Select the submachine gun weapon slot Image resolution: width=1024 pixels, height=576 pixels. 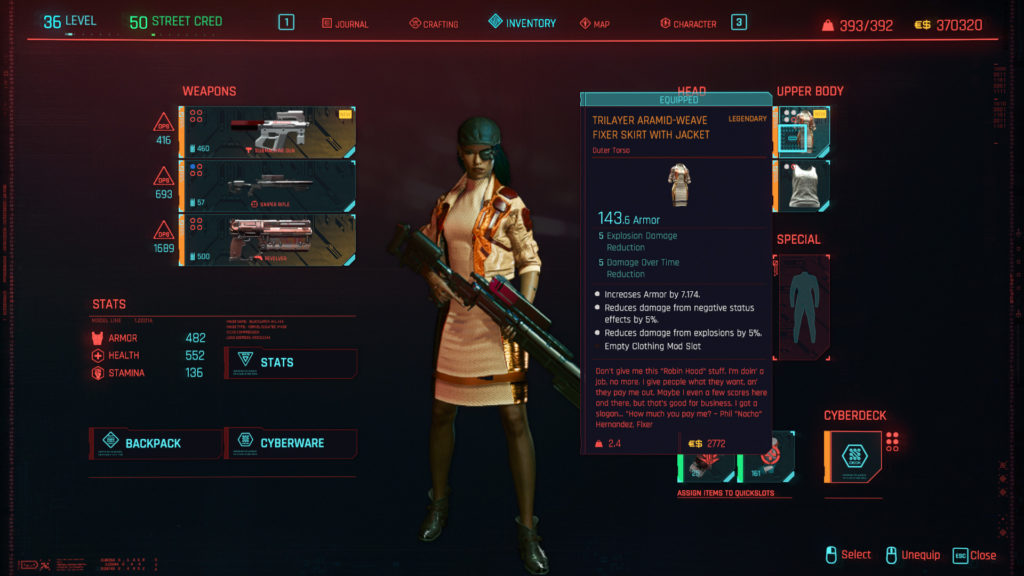tap(267, 133)
